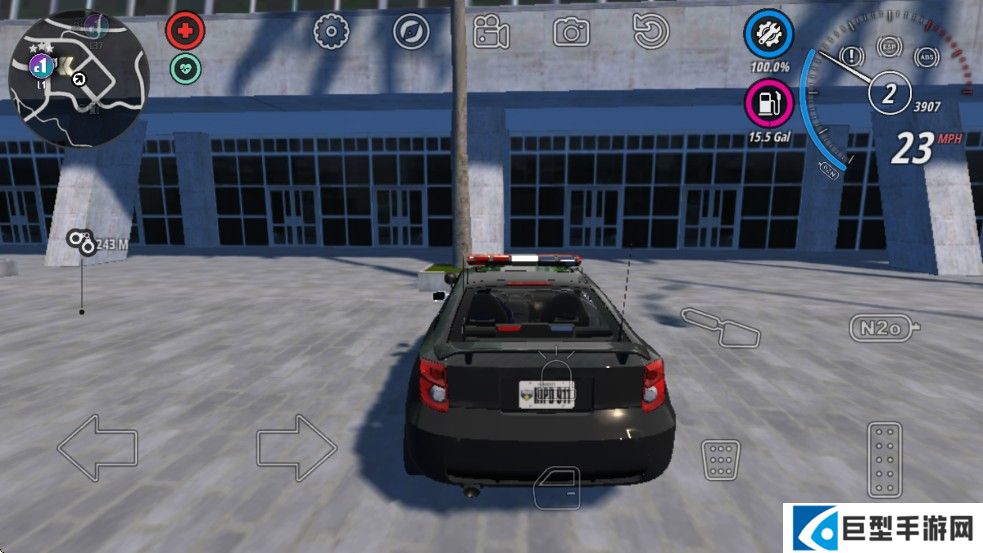983x553 pixels.
Task: Take a screenshot with the photo camera icon
Action: click(x=572, y=32)
